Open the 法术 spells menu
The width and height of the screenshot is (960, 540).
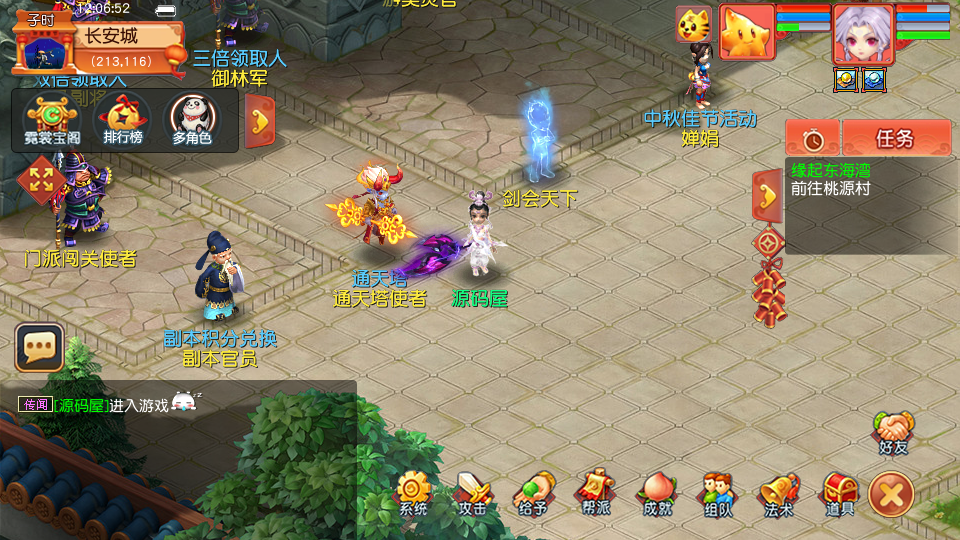(x=778, y=492)
